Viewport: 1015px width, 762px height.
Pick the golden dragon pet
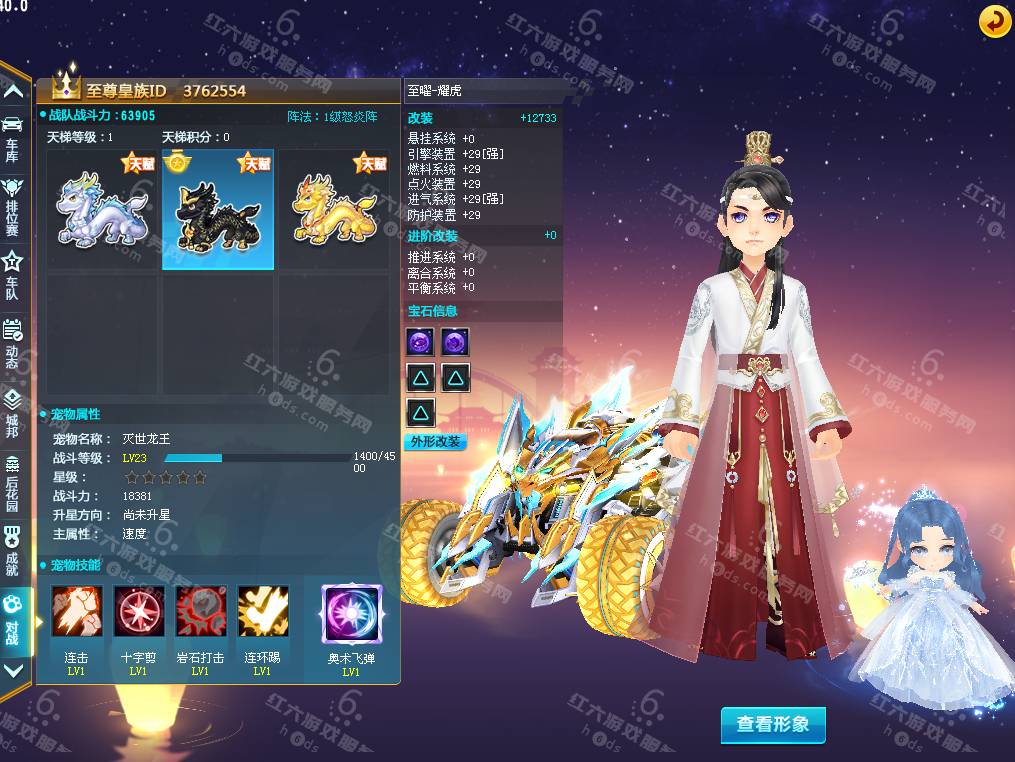(333, 210)
